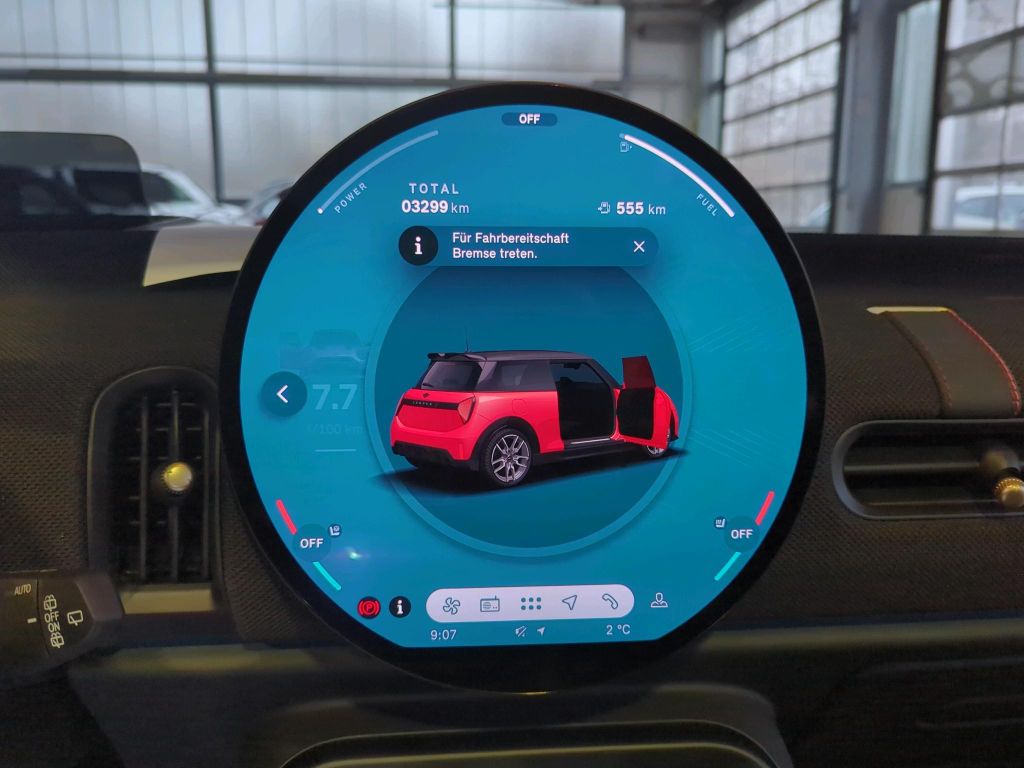Open the all-apps grid menu

click(x=531, y=603)
